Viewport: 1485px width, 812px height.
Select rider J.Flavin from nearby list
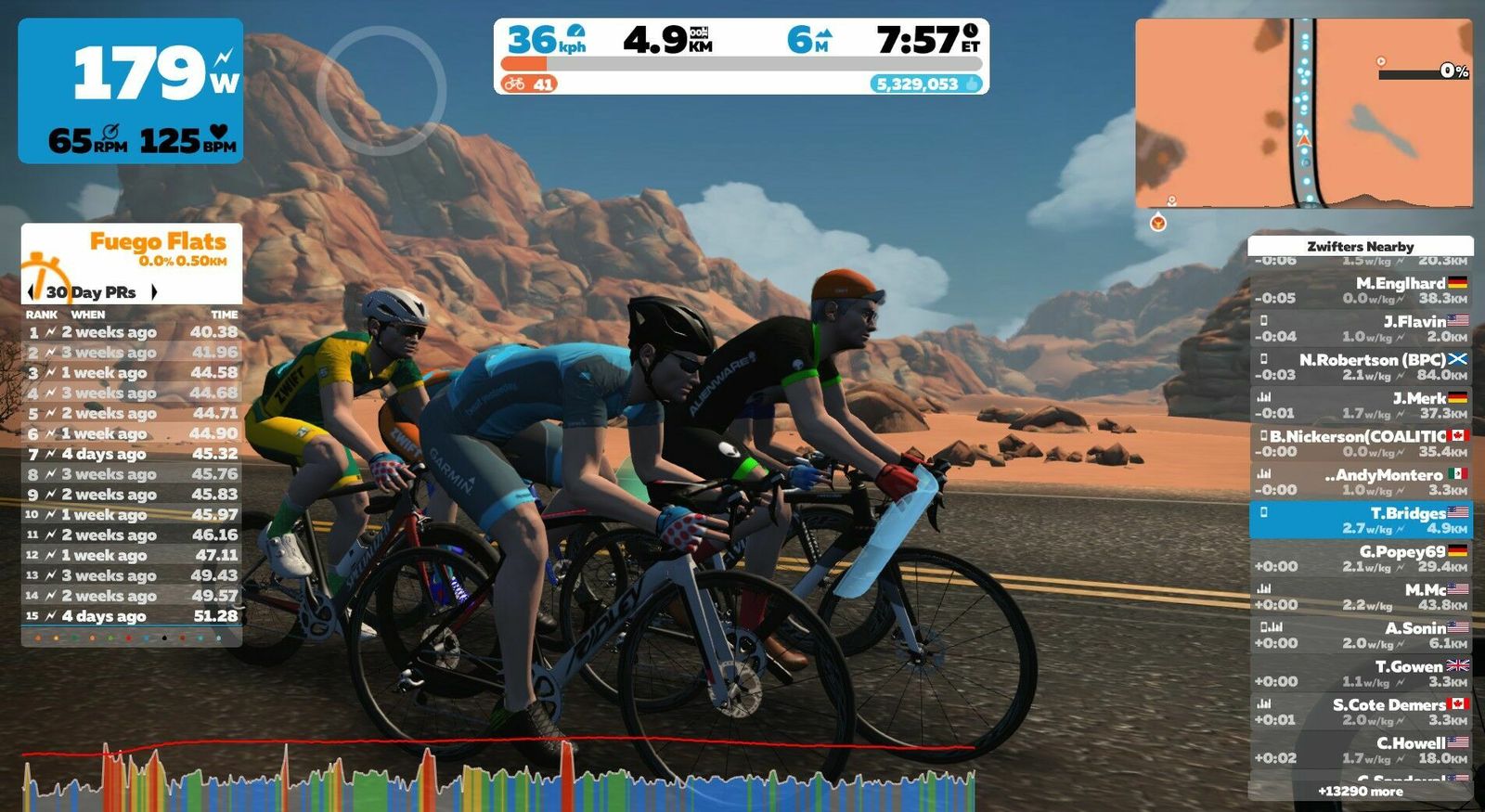1360,329
